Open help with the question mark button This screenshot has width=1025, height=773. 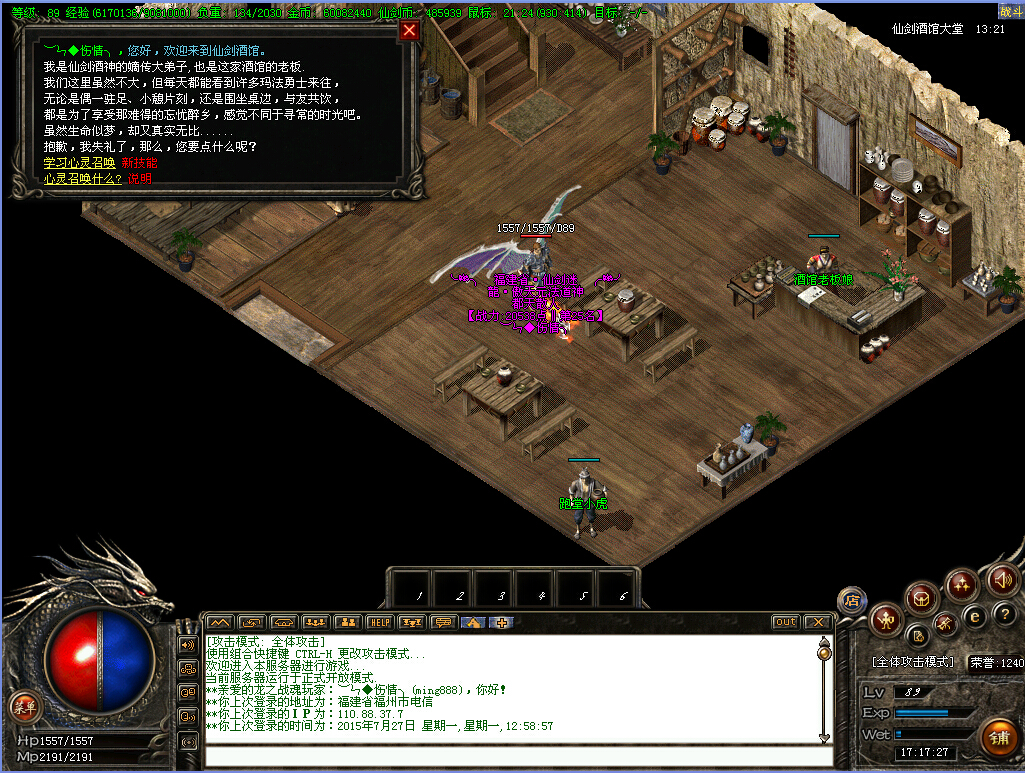pyautogui.click(x=1006, y=612)
